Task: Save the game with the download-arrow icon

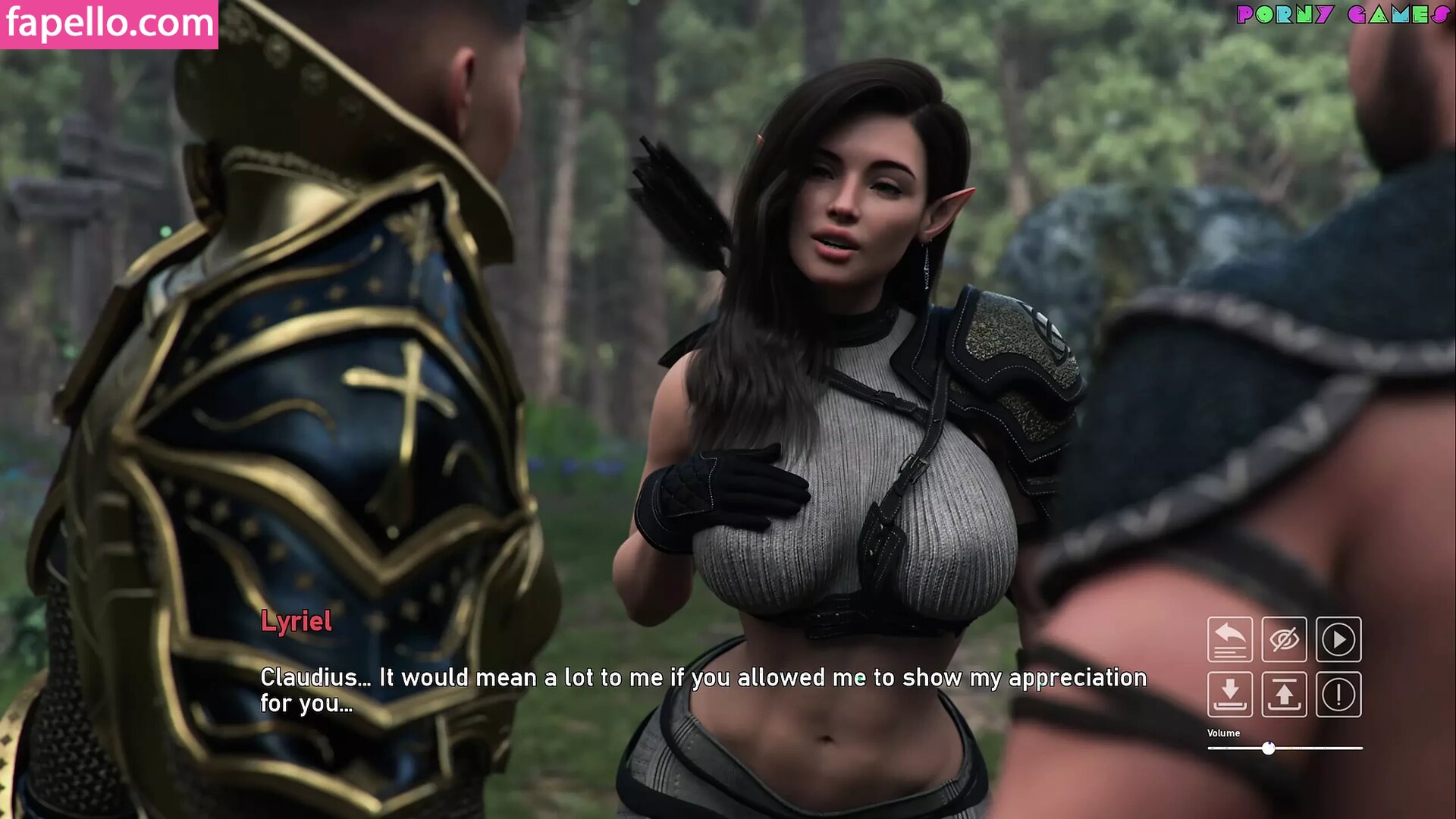Action: click(1229, 694)
